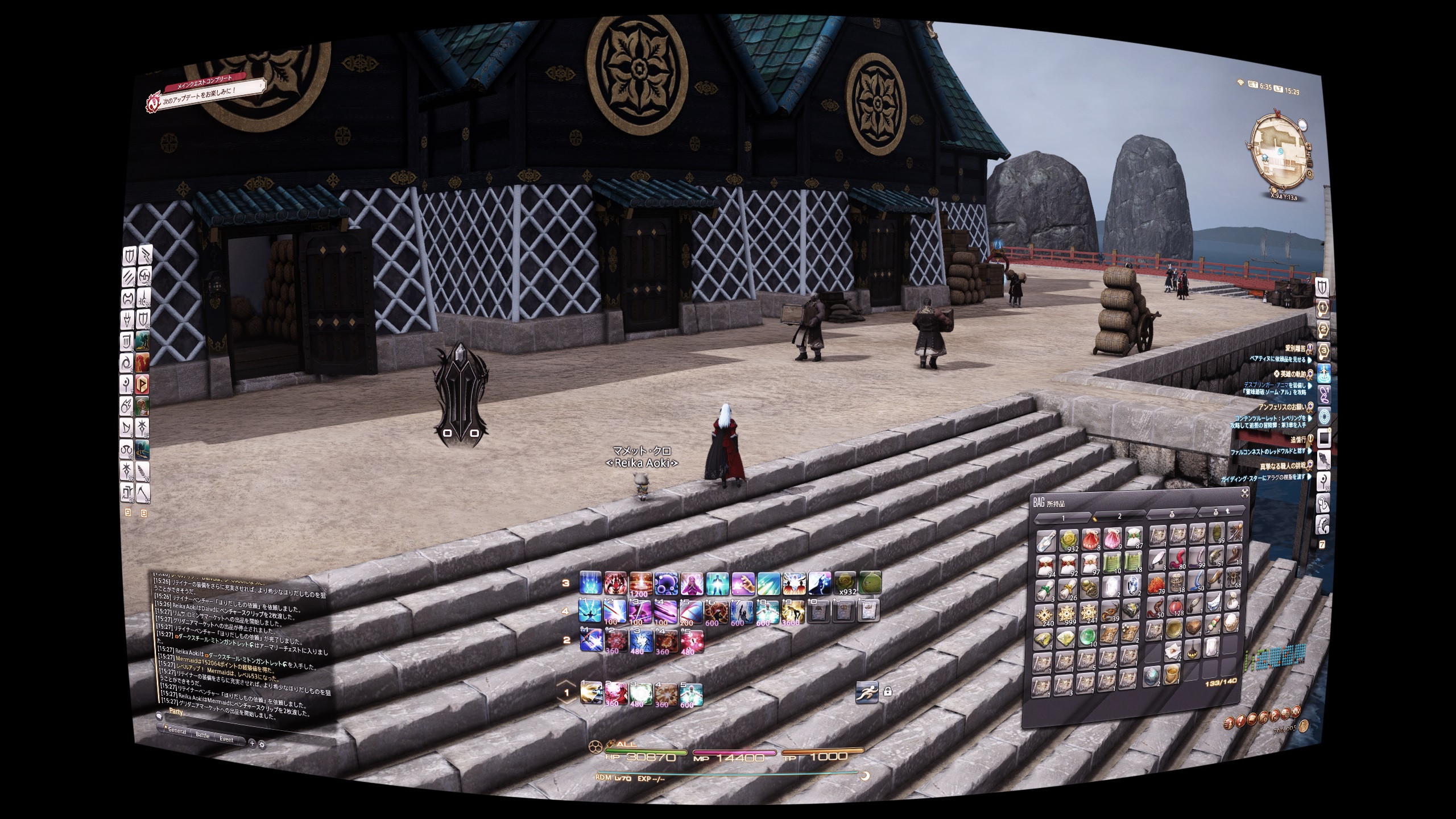The height and width of the screenshot is (819, 1456).
Task: Click the duty roulette icon in the right column
Action: pos(1324,417)
